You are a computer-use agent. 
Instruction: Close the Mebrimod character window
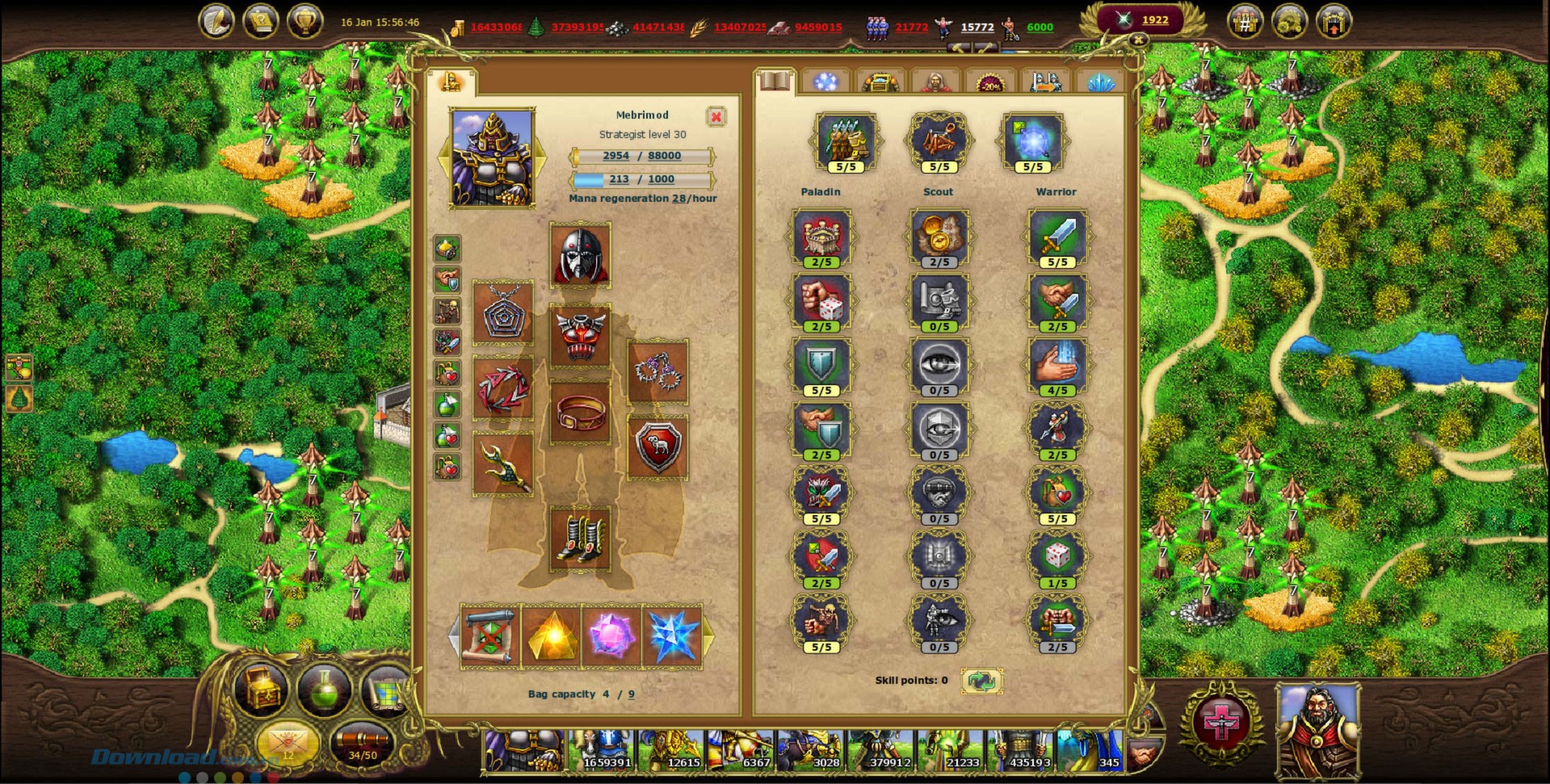(x=717, y=116)
